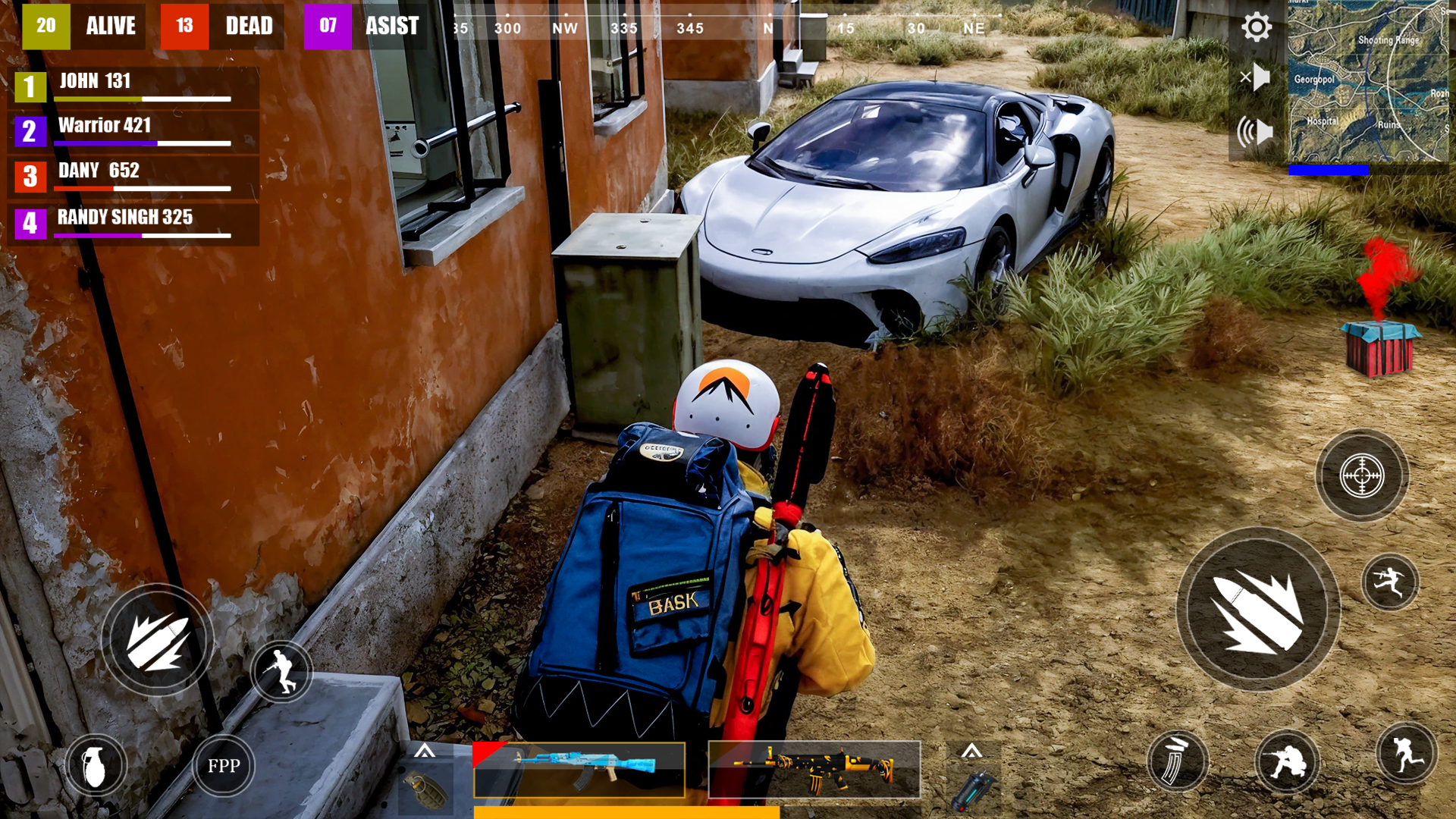
Task: Throw grenade using round grenade button
Action: 95,766
